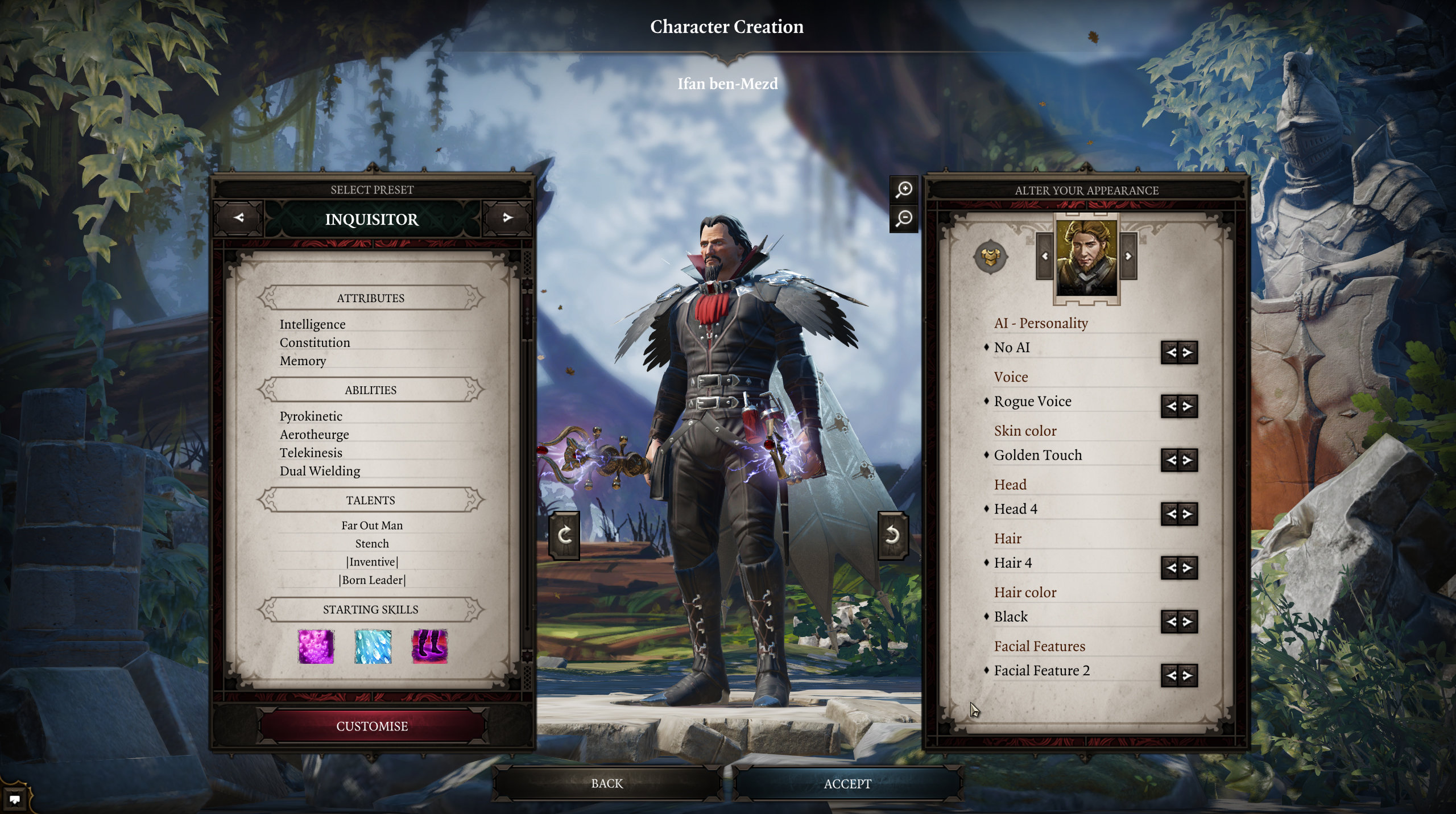Rotate the character with the right rotate arrow
The height and width of the screenshot is (814, 1456).
tap(892, 535)
